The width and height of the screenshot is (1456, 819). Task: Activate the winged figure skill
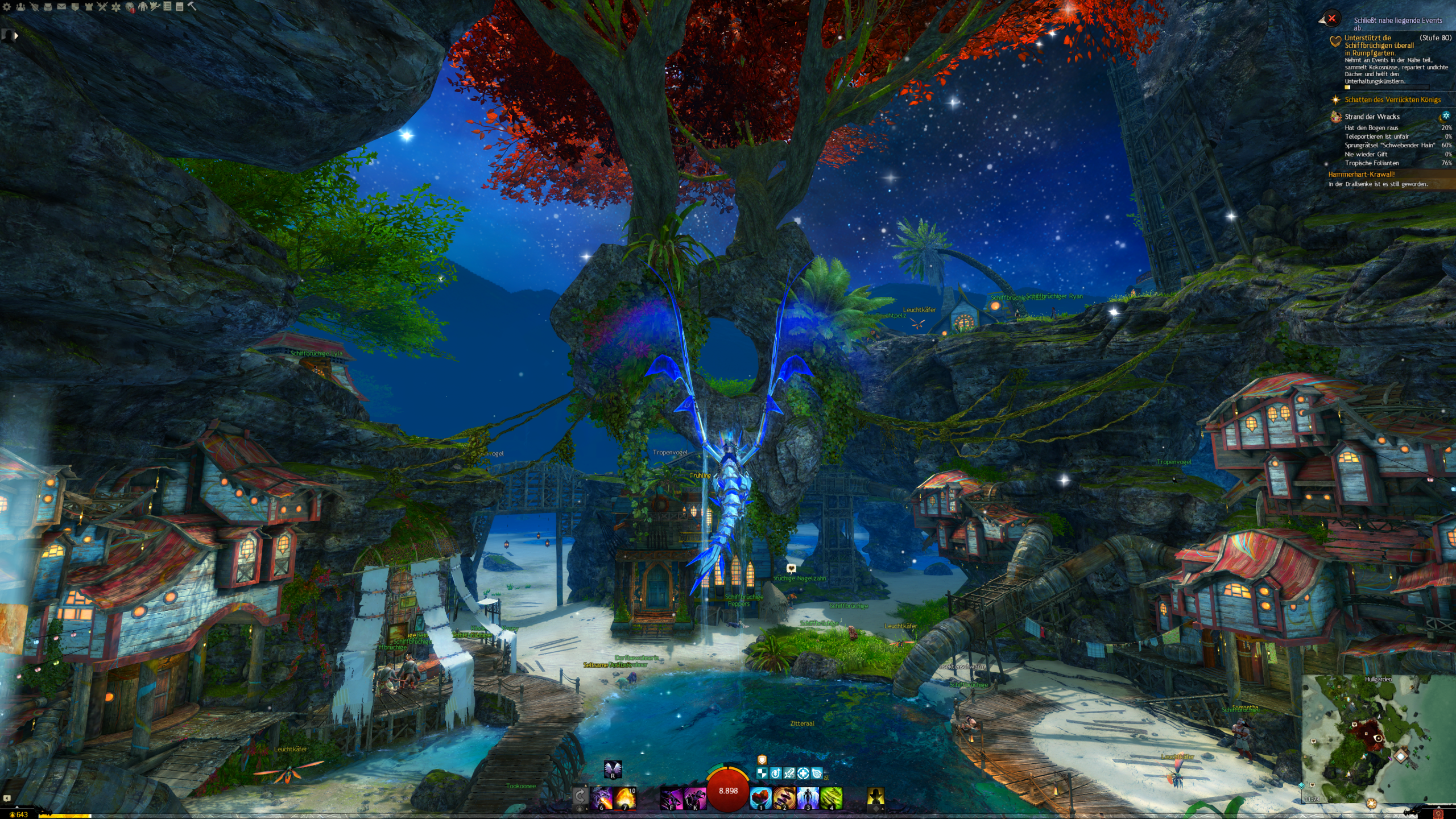[x=808, y=797]
